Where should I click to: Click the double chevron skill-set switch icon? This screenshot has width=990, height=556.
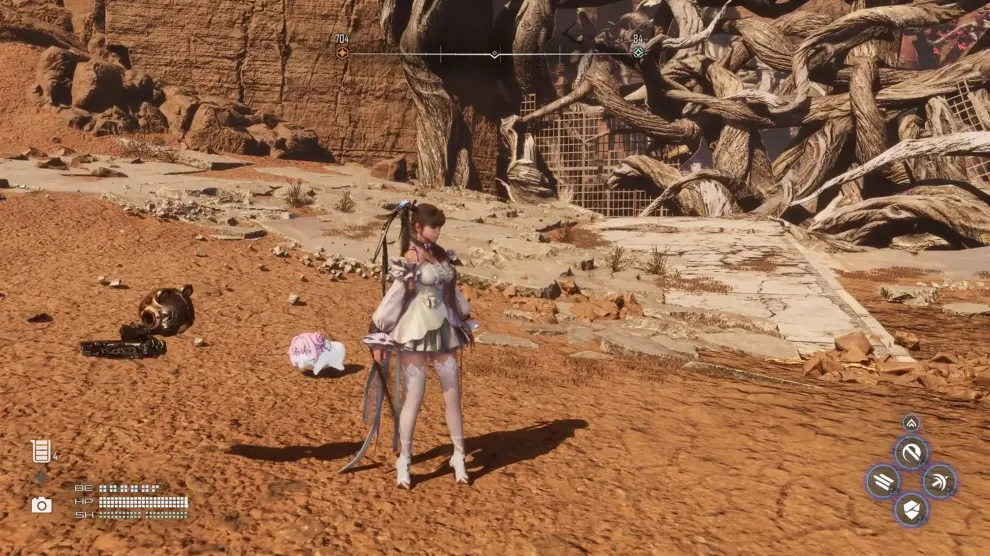click(911, 423)
